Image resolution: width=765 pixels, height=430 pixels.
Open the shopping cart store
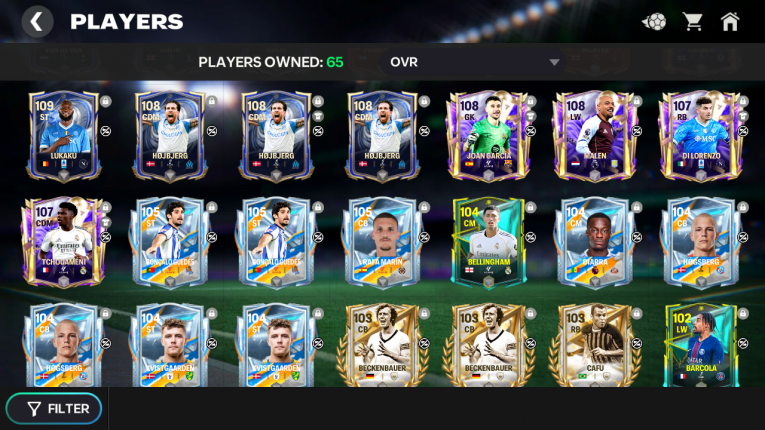692,21
